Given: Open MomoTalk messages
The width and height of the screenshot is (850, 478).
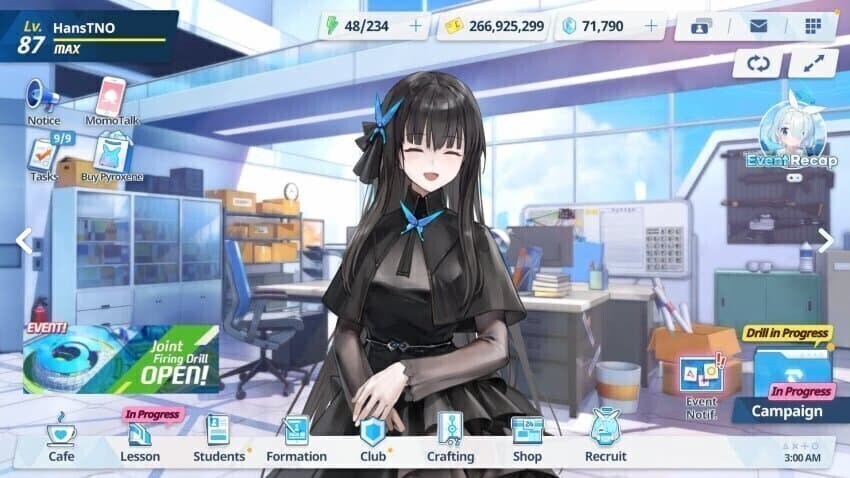Looking at the screenshot, I should (111, 100).
